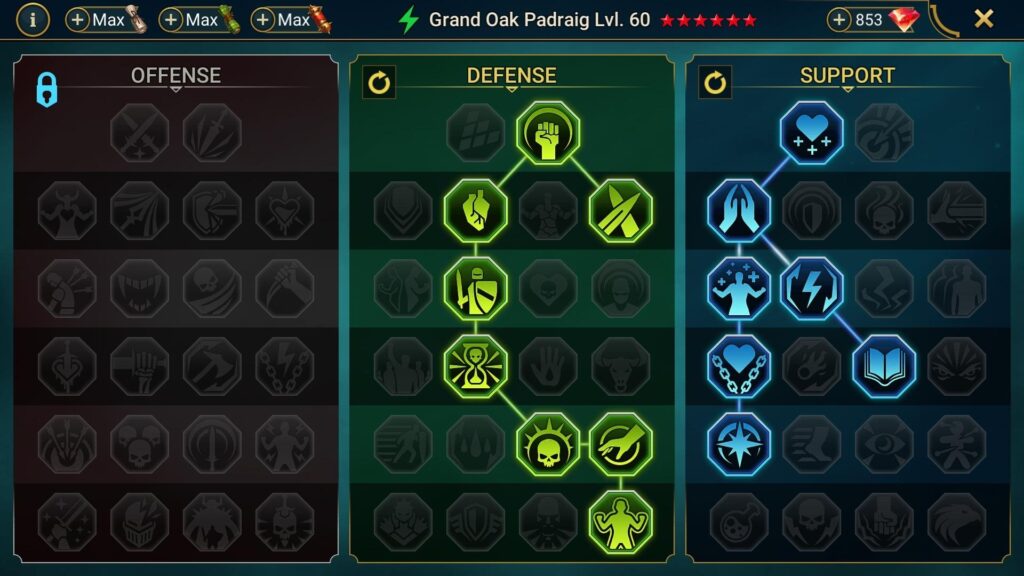Open the info button
This screenshot has width=1024, height=576.
pos(33,19)
